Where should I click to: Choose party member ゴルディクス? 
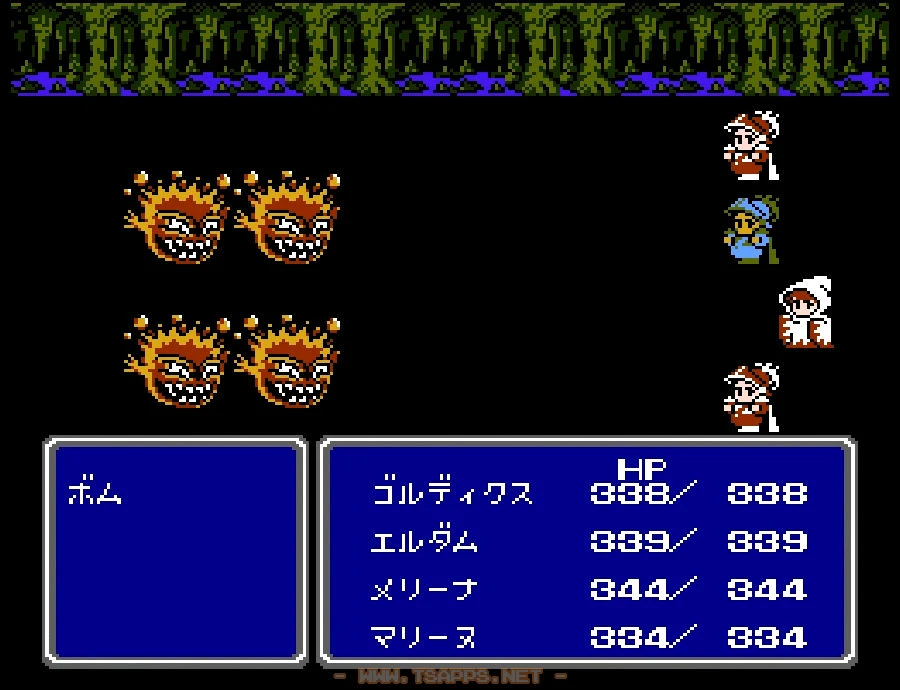click(452, 493)
